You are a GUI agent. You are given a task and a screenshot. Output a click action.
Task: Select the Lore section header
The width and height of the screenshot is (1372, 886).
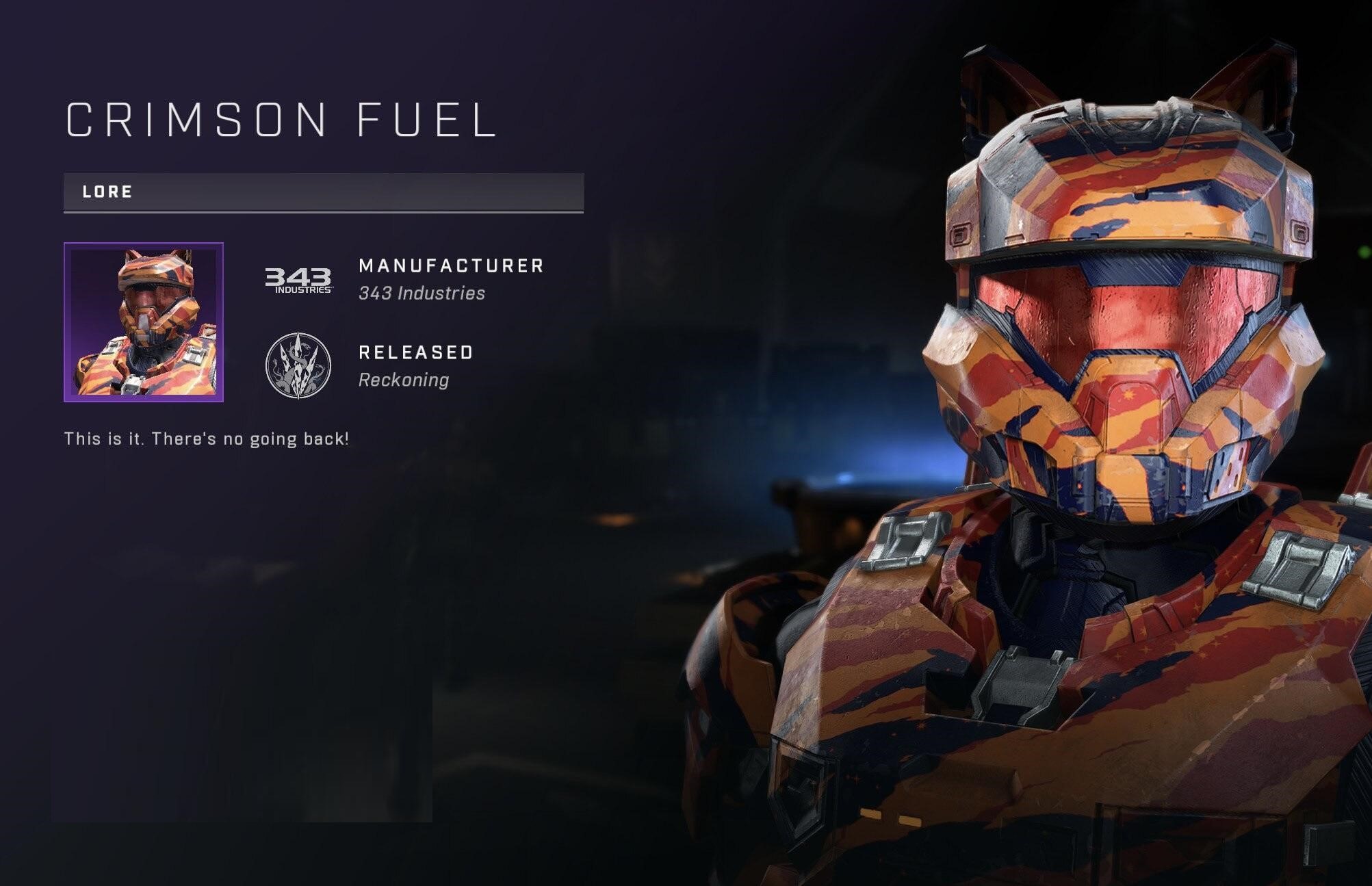(x=323, y=192)
